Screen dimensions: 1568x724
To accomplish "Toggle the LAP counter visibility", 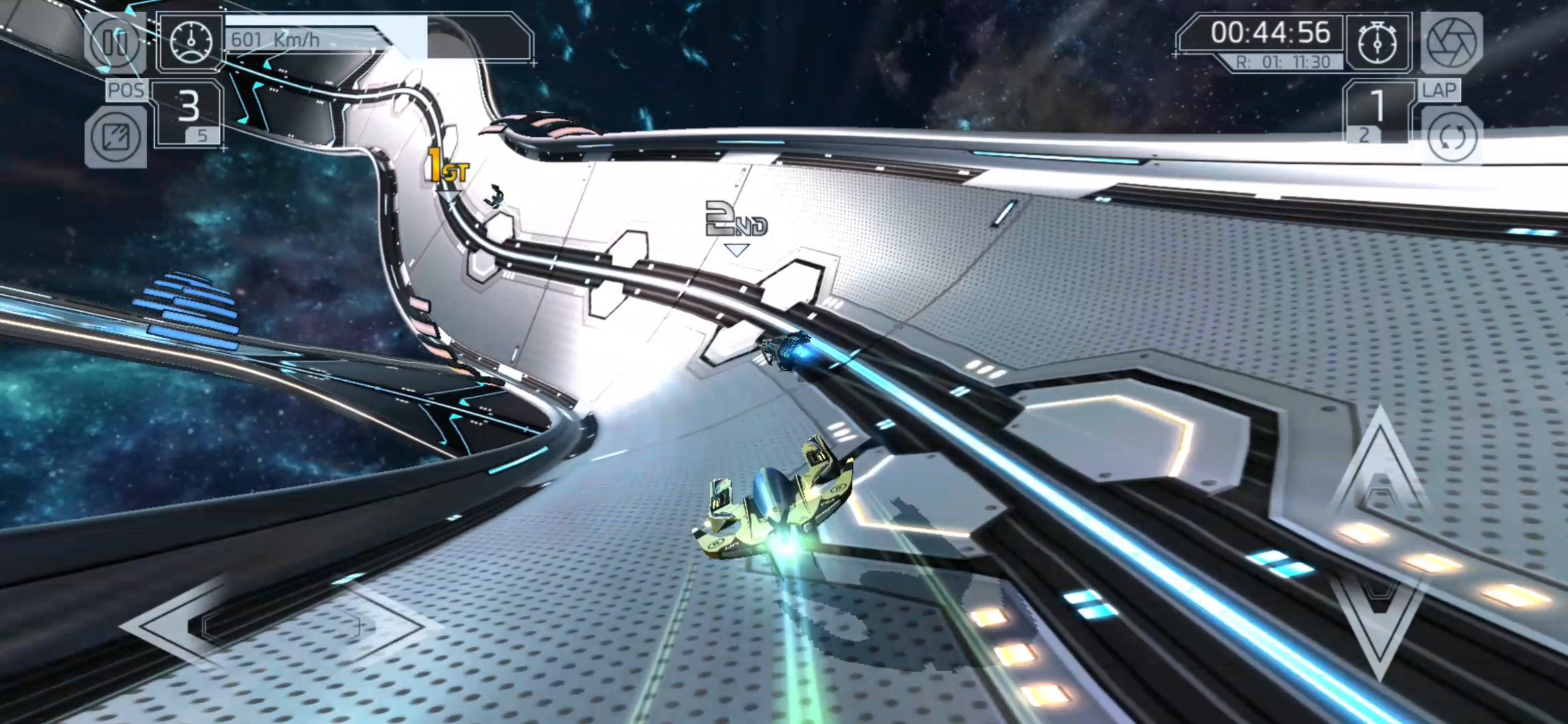I will point(1439,89).
